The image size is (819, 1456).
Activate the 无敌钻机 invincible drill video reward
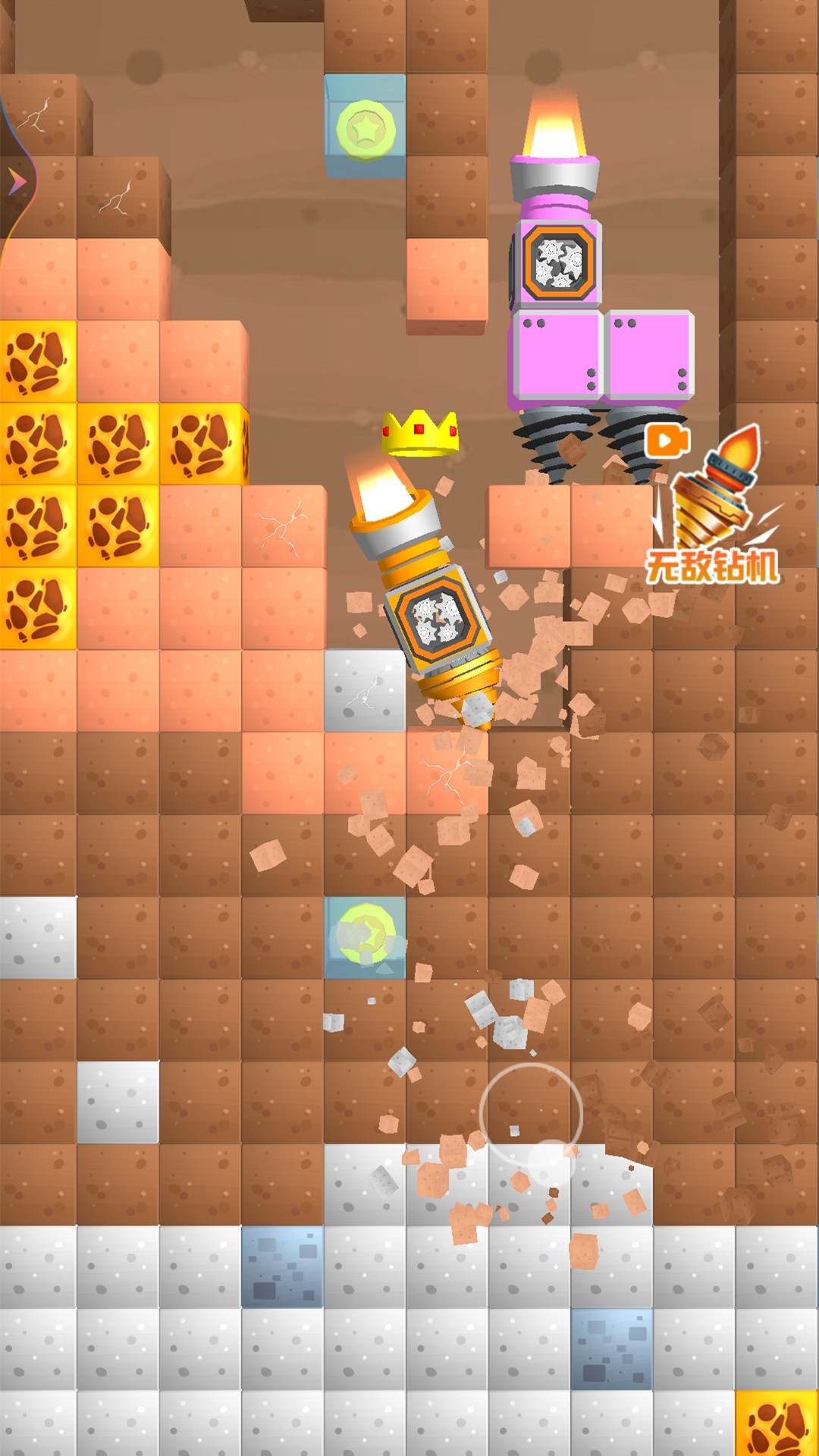point(711,507)
